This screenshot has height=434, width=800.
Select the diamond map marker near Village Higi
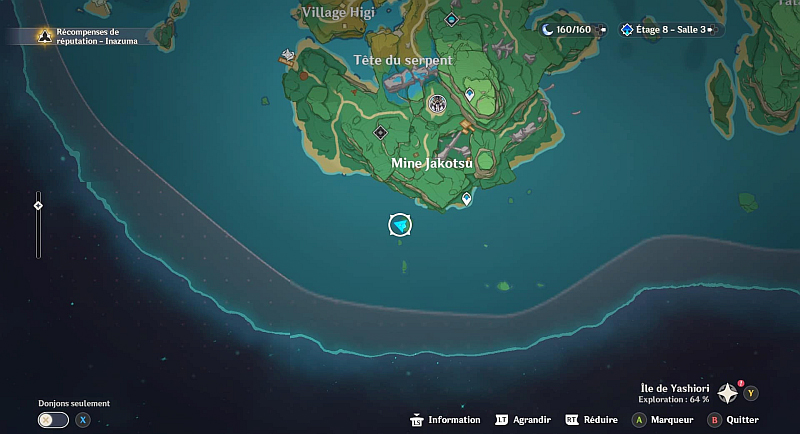point(452,19)
